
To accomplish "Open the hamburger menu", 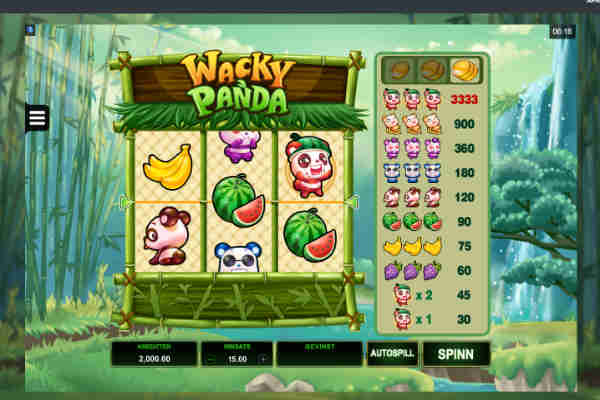I will 37,119.
